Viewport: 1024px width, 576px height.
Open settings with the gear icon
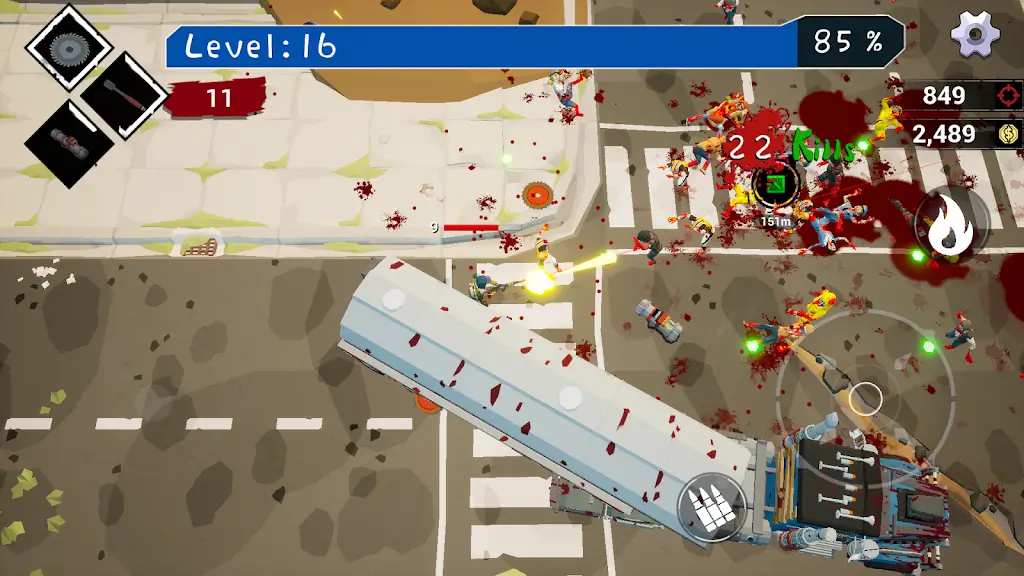point(975,35)
